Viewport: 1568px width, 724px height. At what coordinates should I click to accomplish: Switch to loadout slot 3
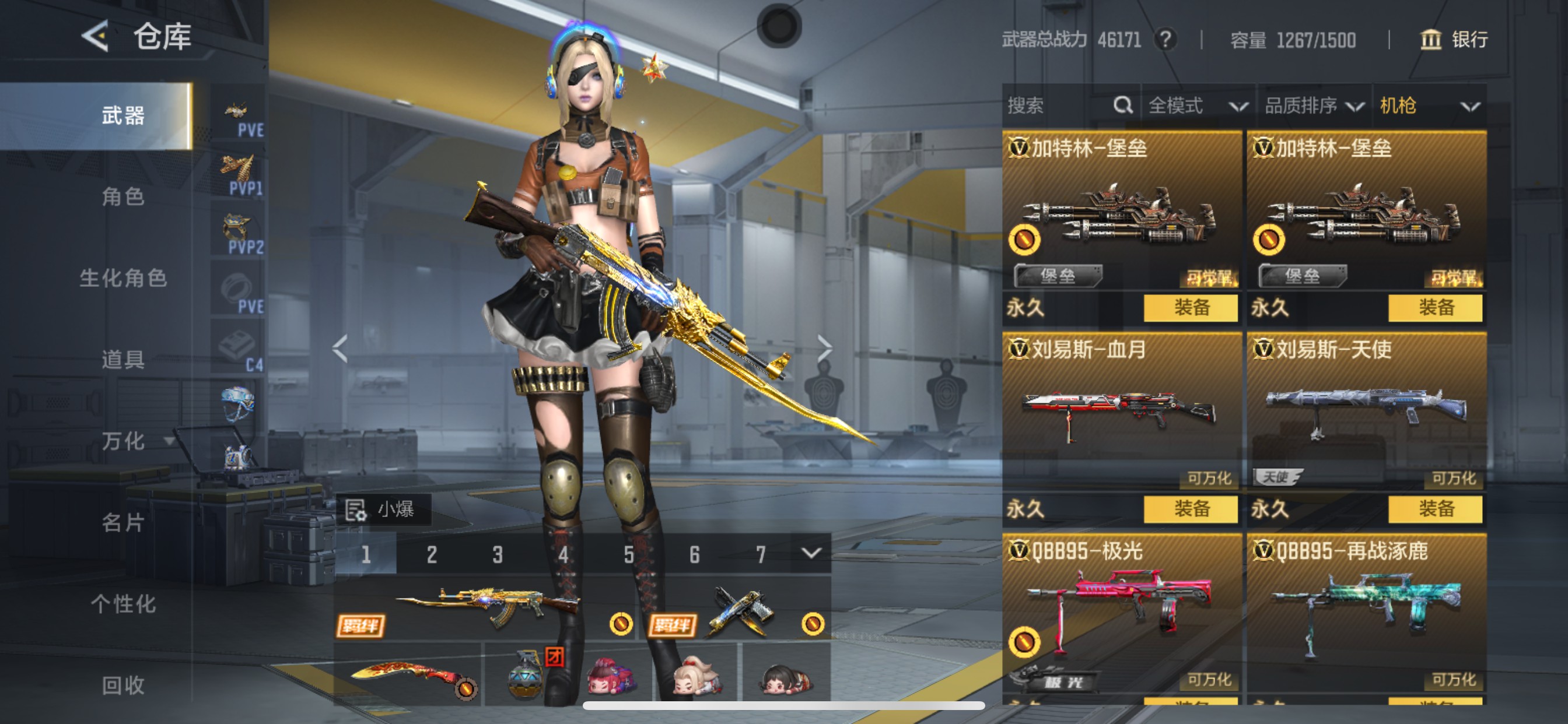click(x=498, y=554)
